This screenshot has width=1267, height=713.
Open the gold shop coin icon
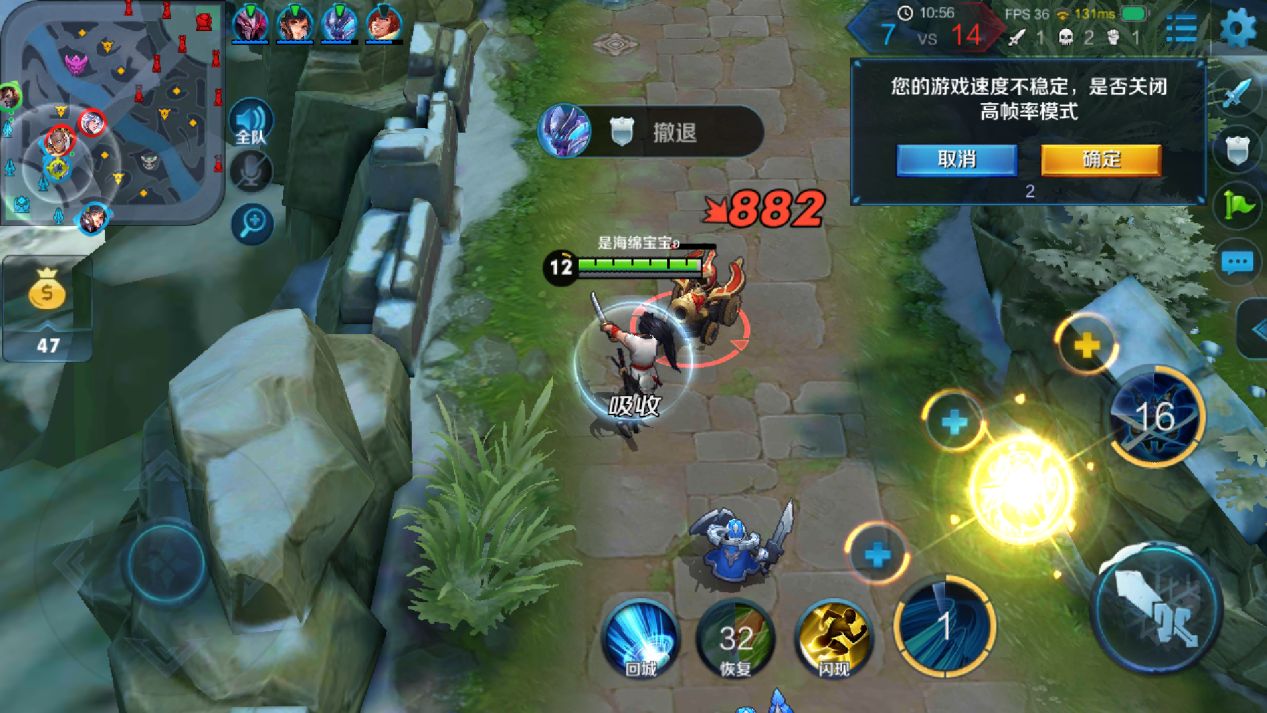click(47, 294)
